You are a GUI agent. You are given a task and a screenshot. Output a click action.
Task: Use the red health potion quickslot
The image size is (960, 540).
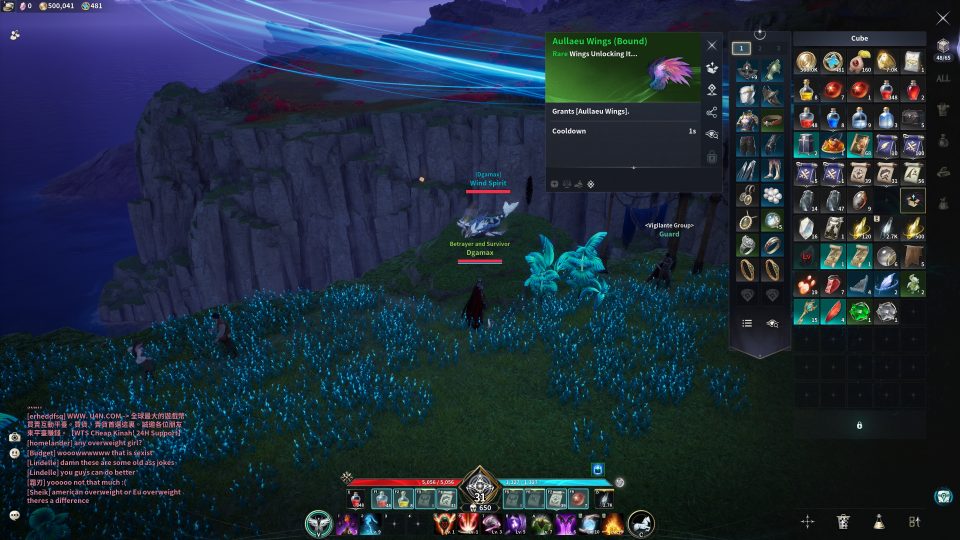[355, 498]
